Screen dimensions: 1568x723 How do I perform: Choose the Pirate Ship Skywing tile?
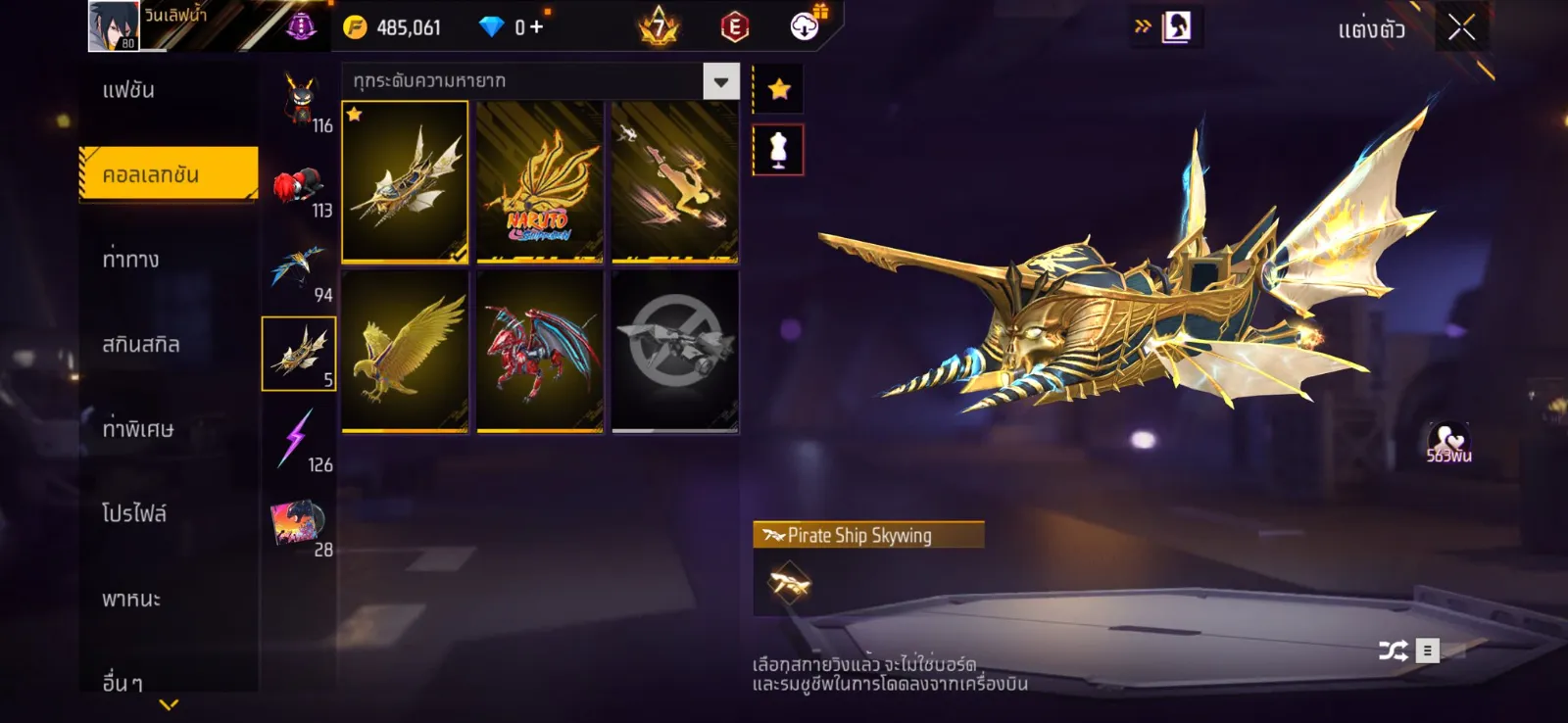click(405, 182)
